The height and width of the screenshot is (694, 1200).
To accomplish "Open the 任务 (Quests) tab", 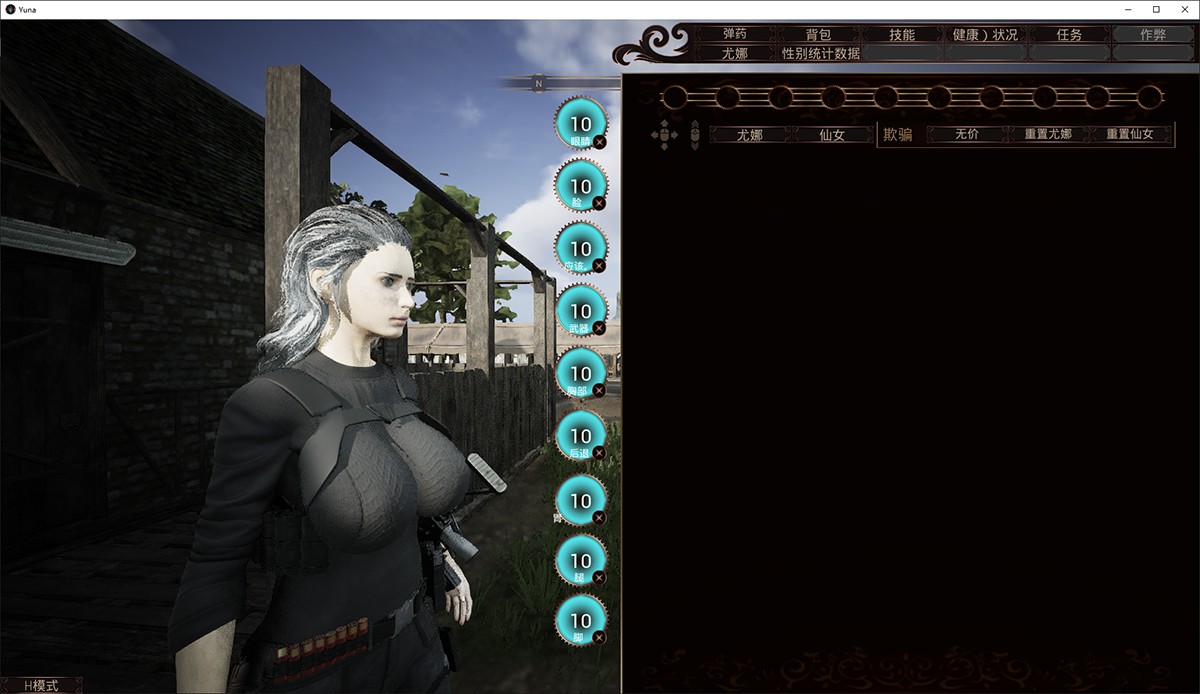I will 1069,34.
